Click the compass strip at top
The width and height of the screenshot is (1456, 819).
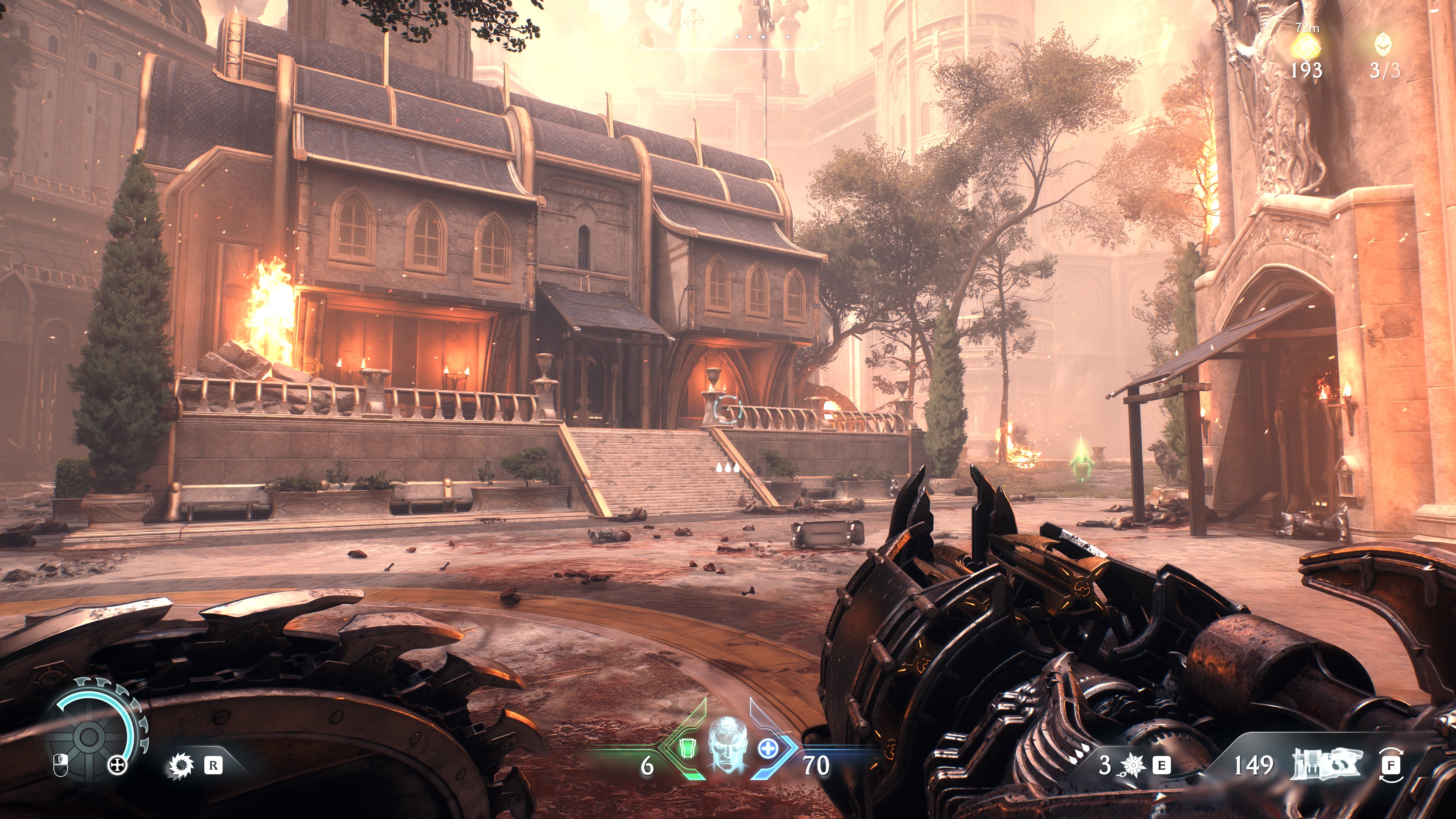click(729, 37)
